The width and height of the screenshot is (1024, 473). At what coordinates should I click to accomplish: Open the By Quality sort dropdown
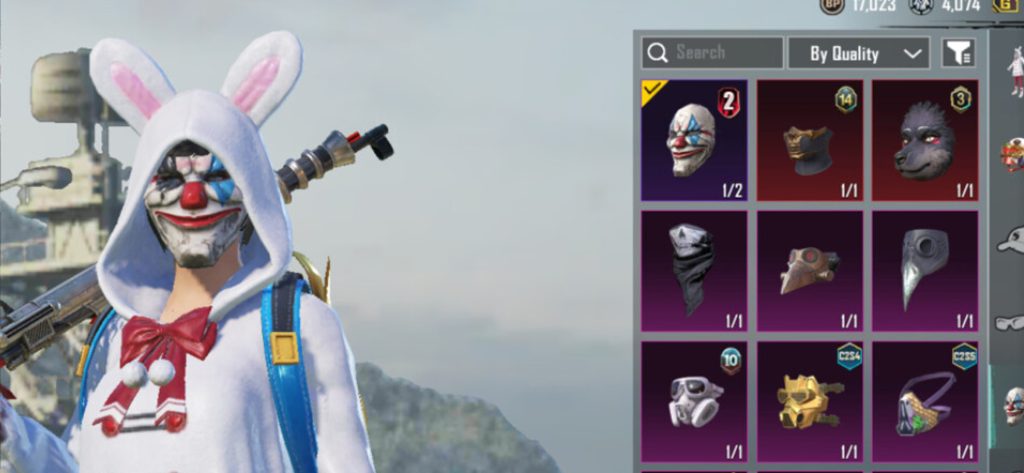858,53
